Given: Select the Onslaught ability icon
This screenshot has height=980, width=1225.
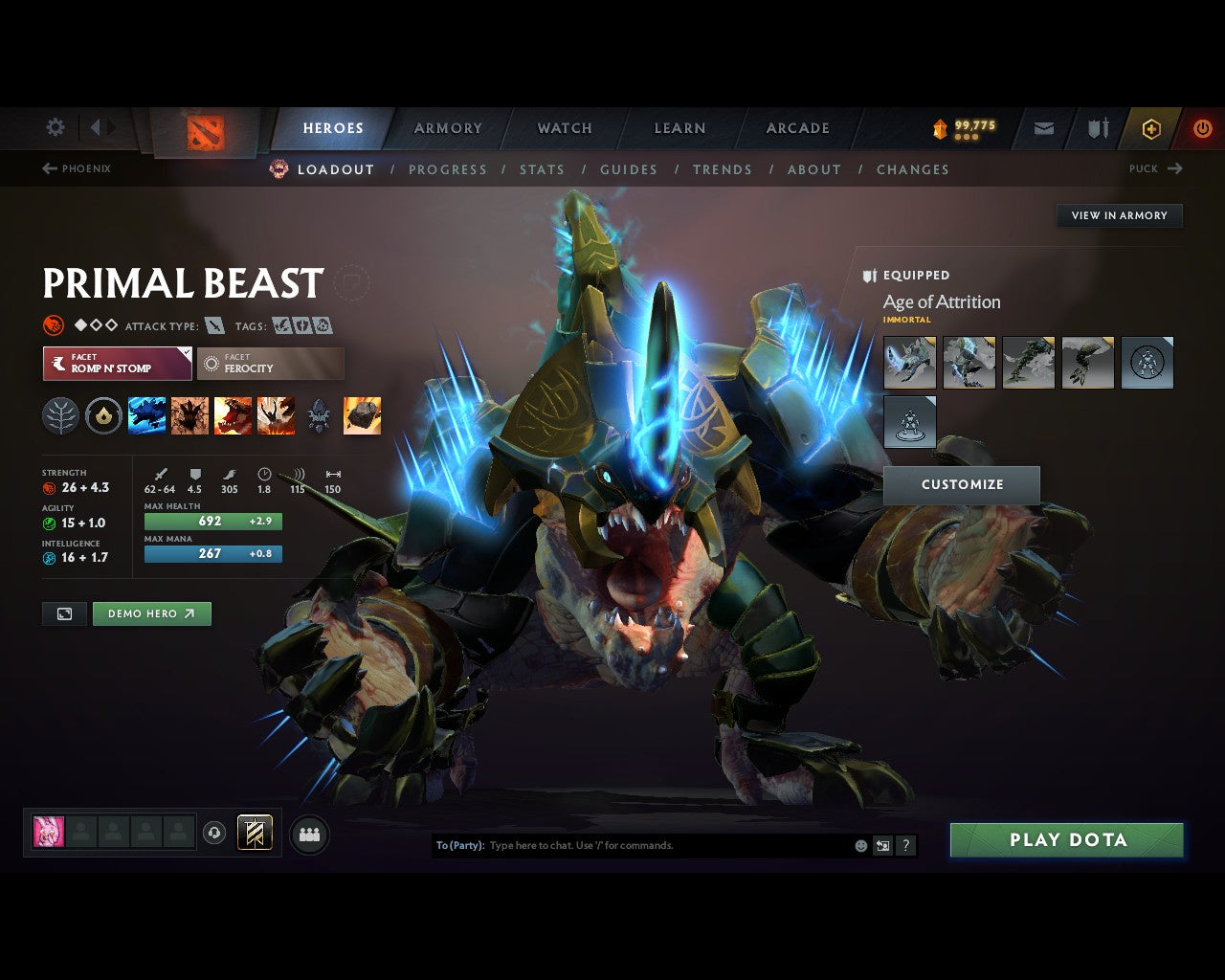Looking at the screenshot, I should tap(146, 415).
